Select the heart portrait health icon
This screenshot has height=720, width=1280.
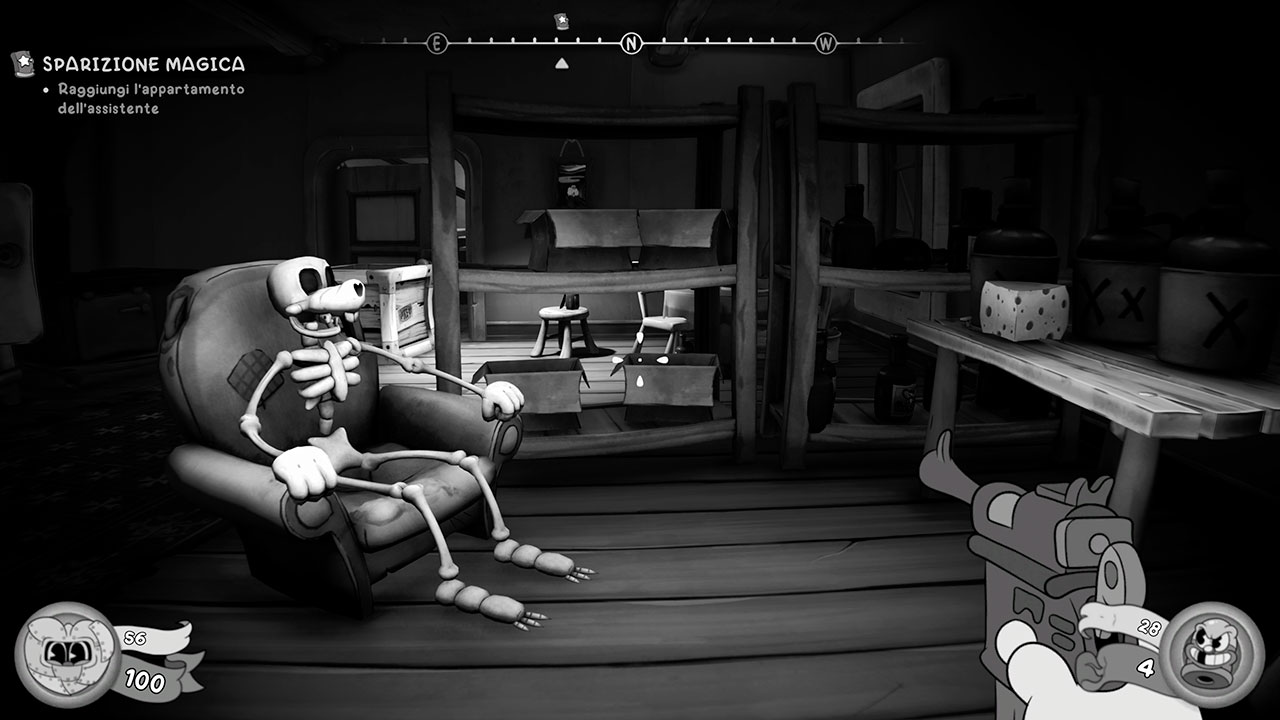[x=67, y=651]
